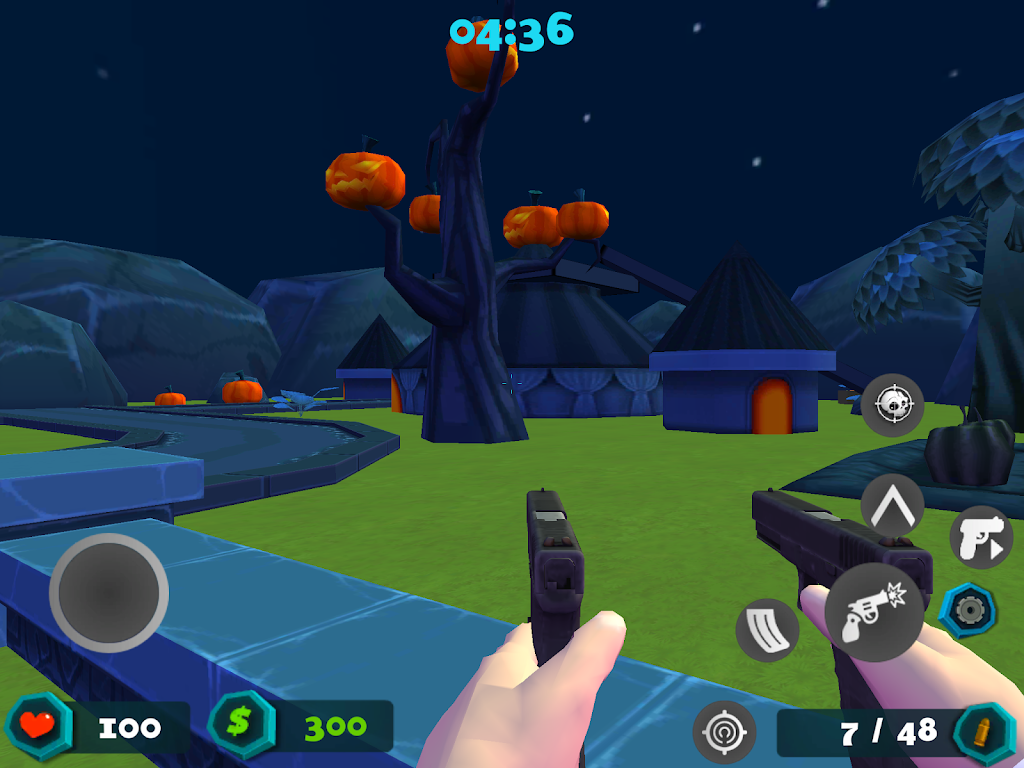1024x768 pixels.
Task: Reload using the magazine icon button
Action: [x=767, y=630]
